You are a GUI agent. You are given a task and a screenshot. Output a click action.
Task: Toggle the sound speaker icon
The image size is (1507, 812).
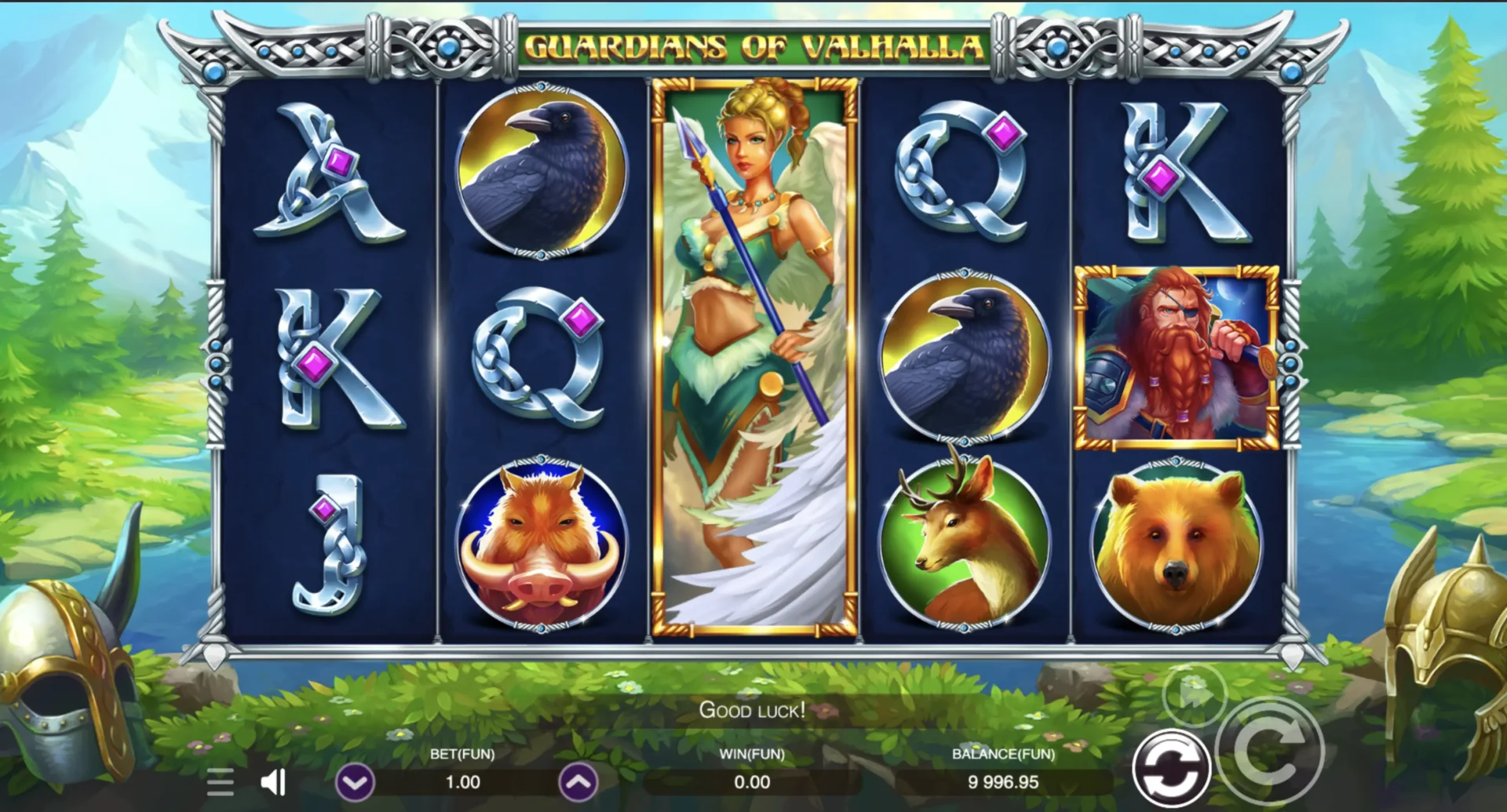click(x=273, y=781)
